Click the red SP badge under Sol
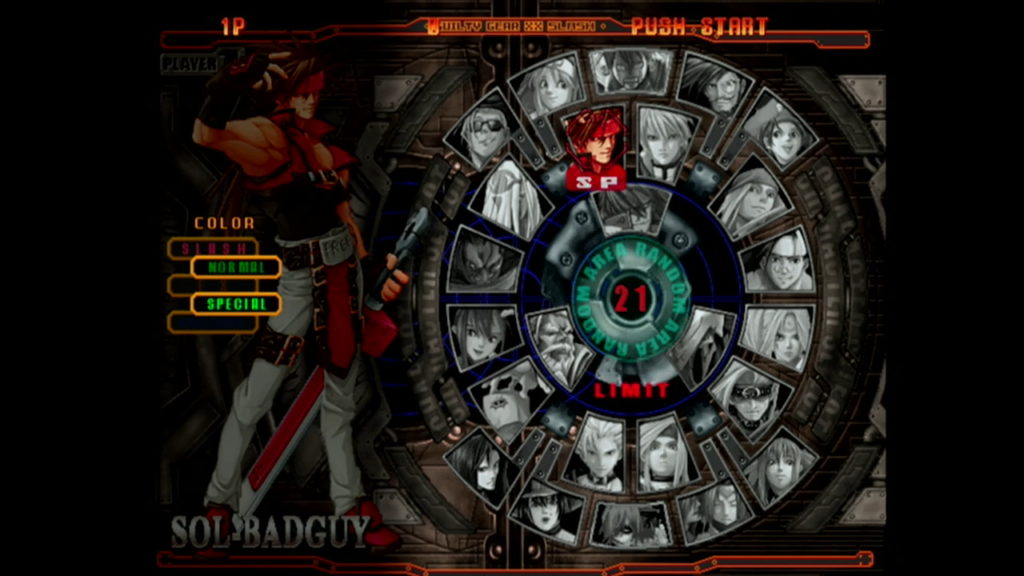Screen dimensions: 1024x576 click(x=596, y=181)
